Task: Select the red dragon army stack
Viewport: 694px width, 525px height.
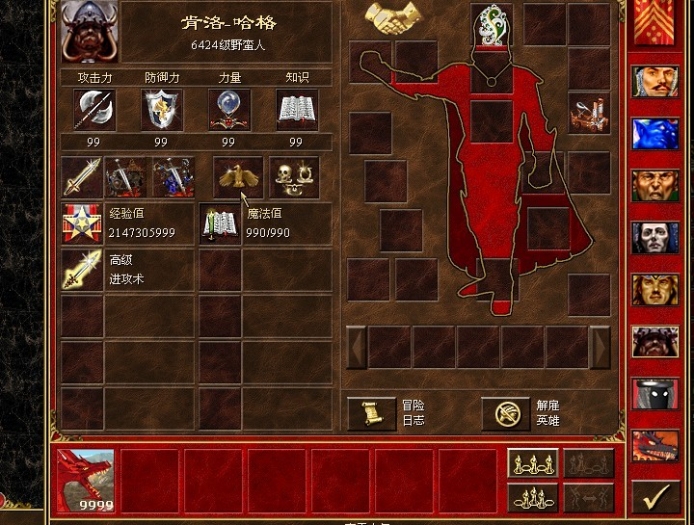Action: click(x=84, y=480)
